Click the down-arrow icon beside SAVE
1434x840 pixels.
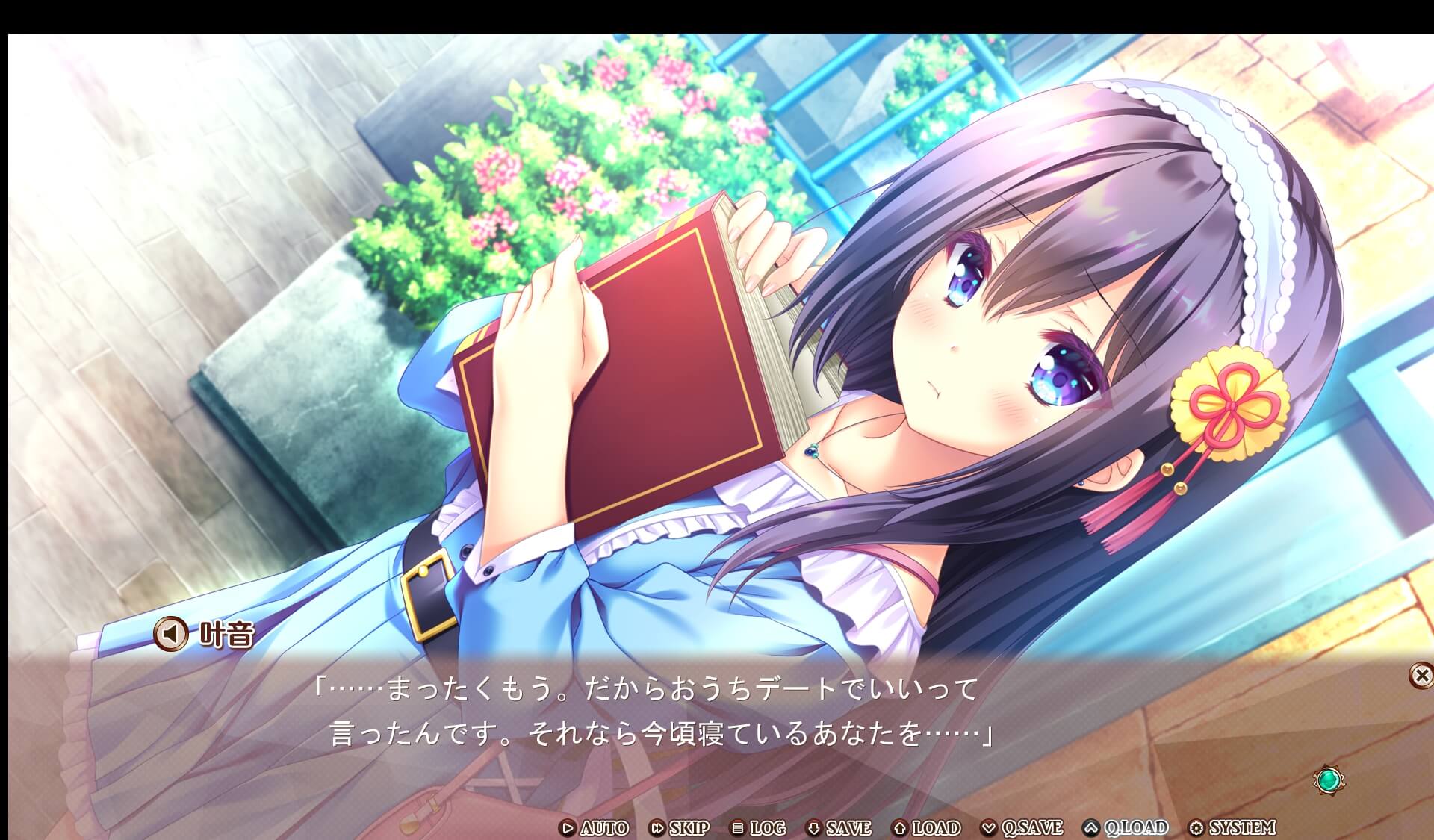coord(814,828)
